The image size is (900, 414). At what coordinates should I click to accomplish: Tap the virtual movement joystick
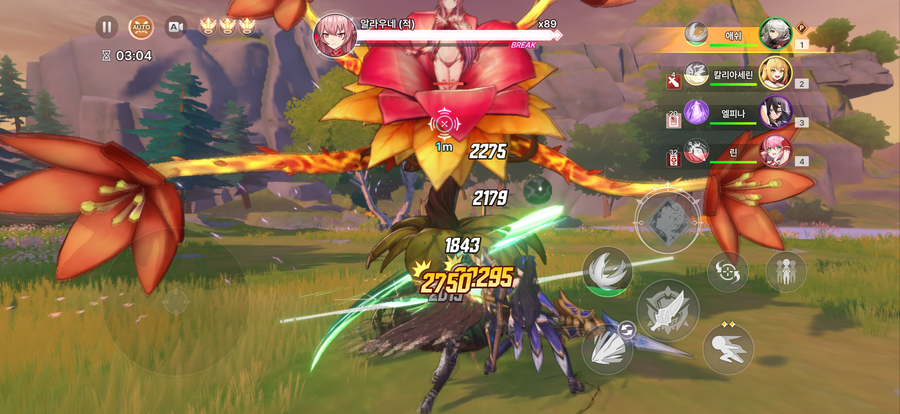point(175,300)
